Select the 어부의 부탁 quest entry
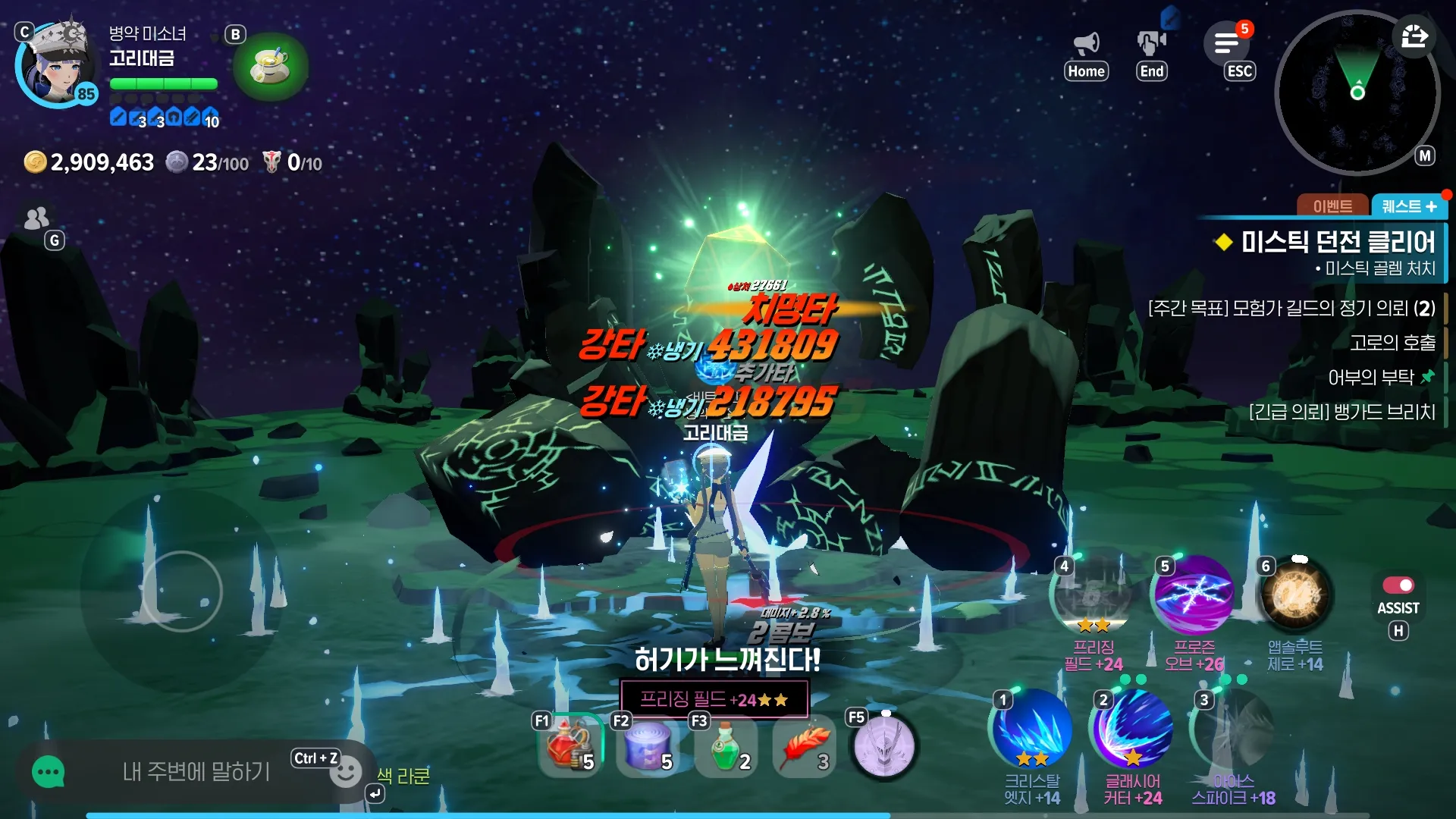This screenshot has width=1456, height=819. (1371, 378)
